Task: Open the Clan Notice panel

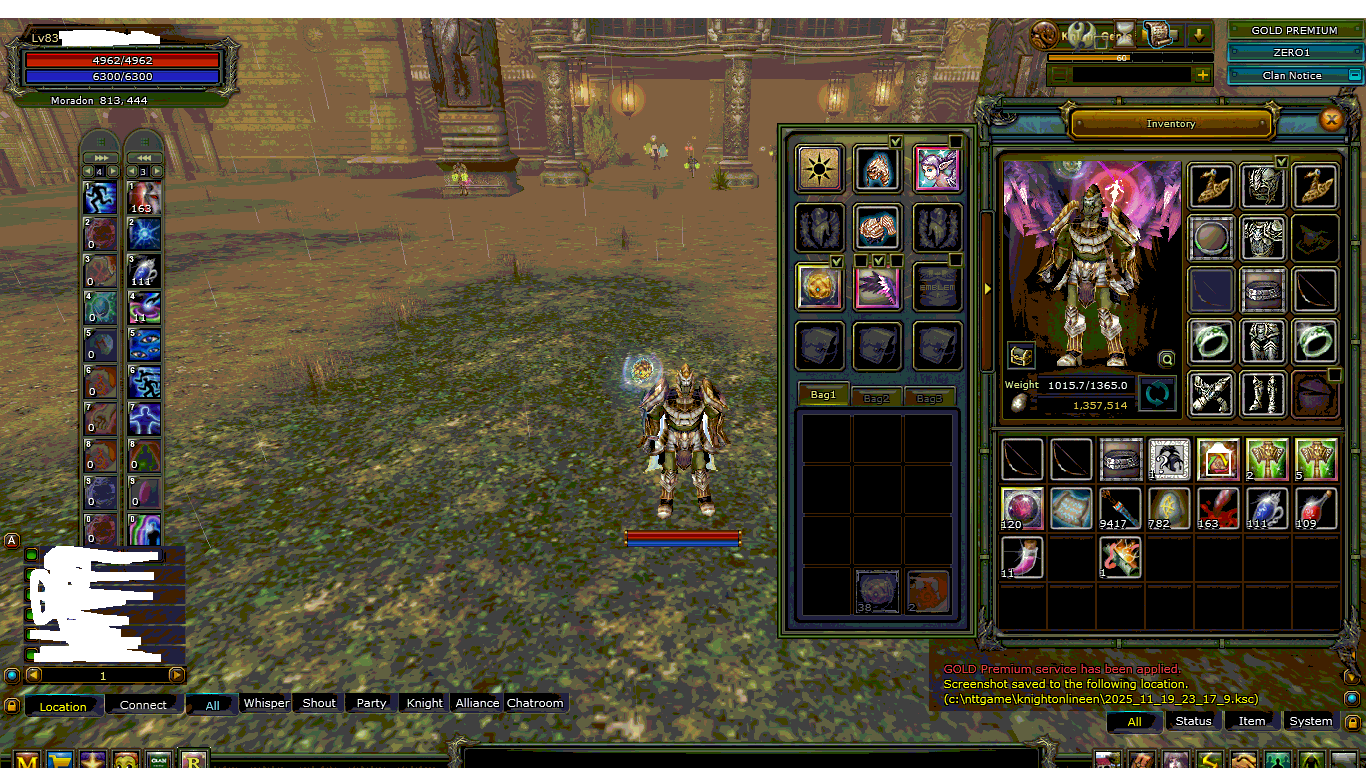Action: pos(1292,75)
